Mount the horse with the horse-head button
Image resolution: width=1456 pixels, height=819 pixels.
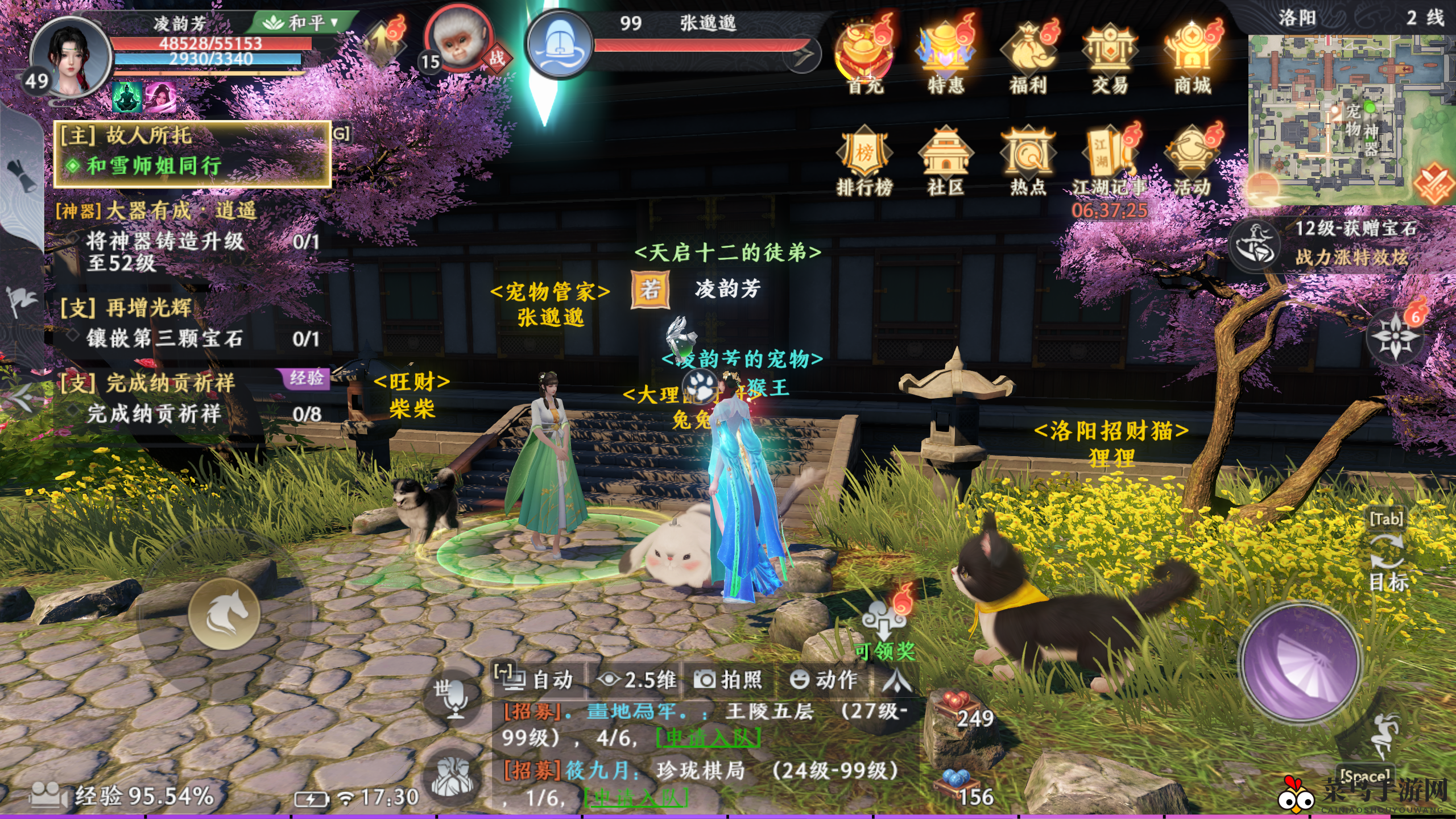[x=225, y=614]
